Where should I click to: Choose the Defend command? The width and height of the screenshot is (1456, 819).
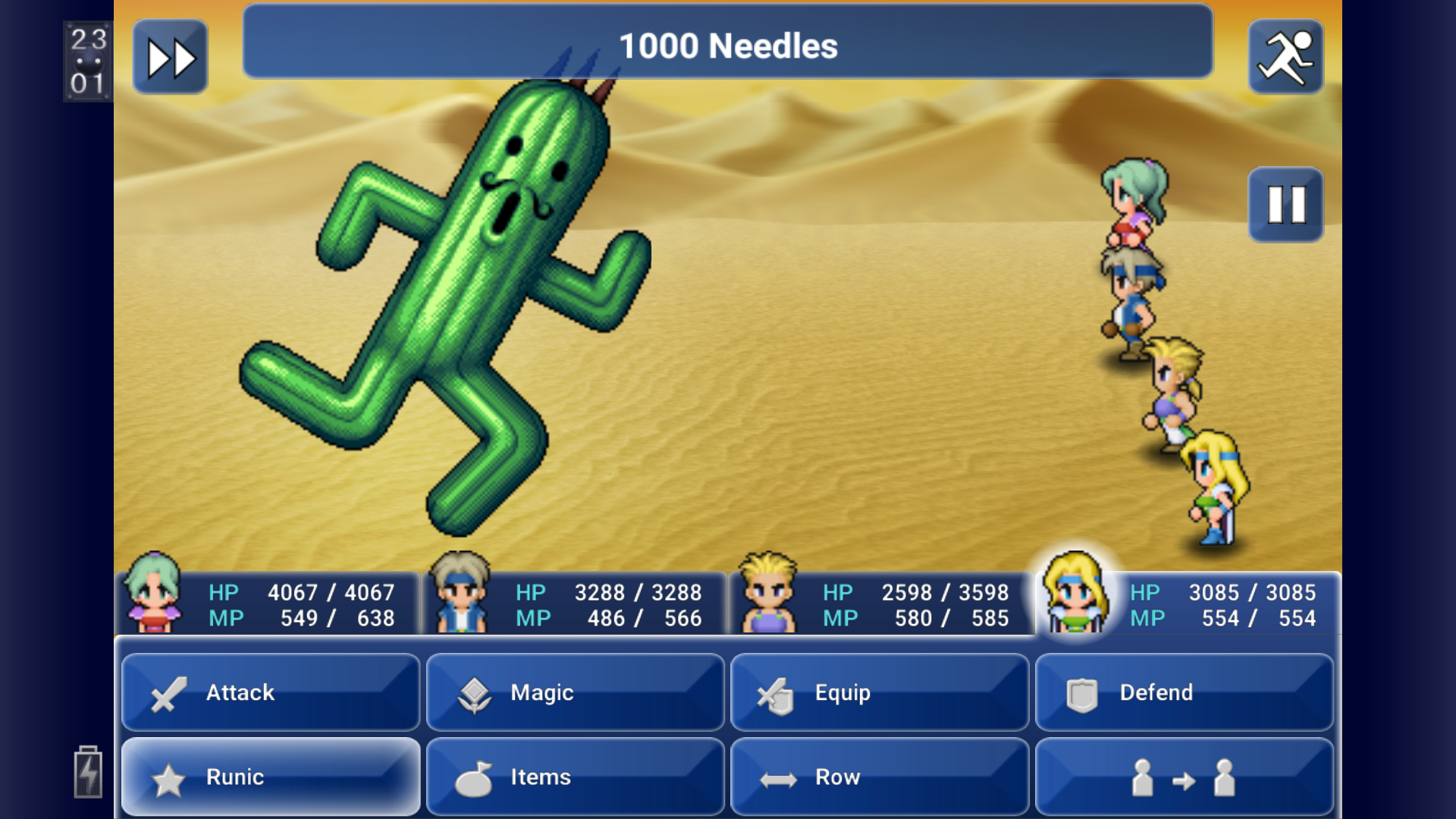1184,692
